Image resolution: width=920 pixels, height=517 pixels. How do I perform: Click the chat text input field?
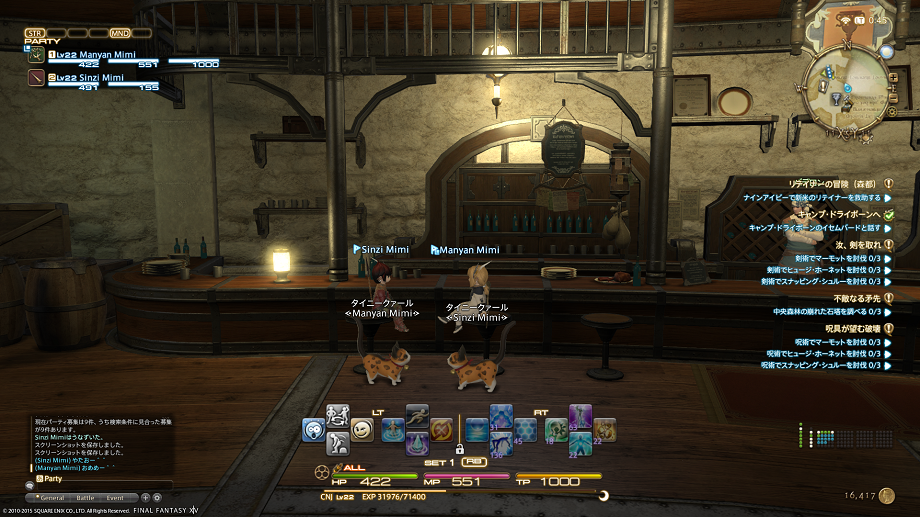pyautogui.click(x=100, y=484)
